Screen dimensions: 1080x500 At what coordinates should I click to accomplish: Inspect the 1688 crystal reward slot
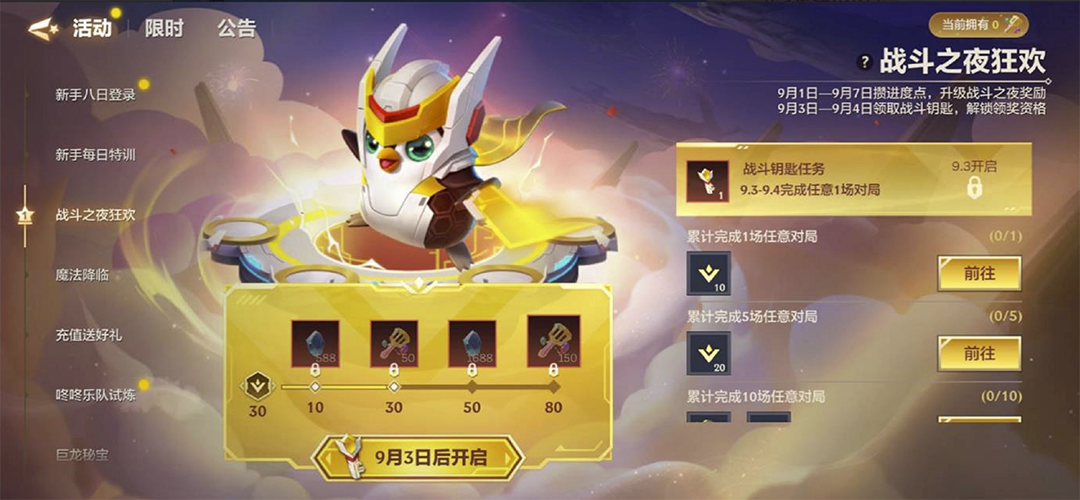(x=473, y=343)
